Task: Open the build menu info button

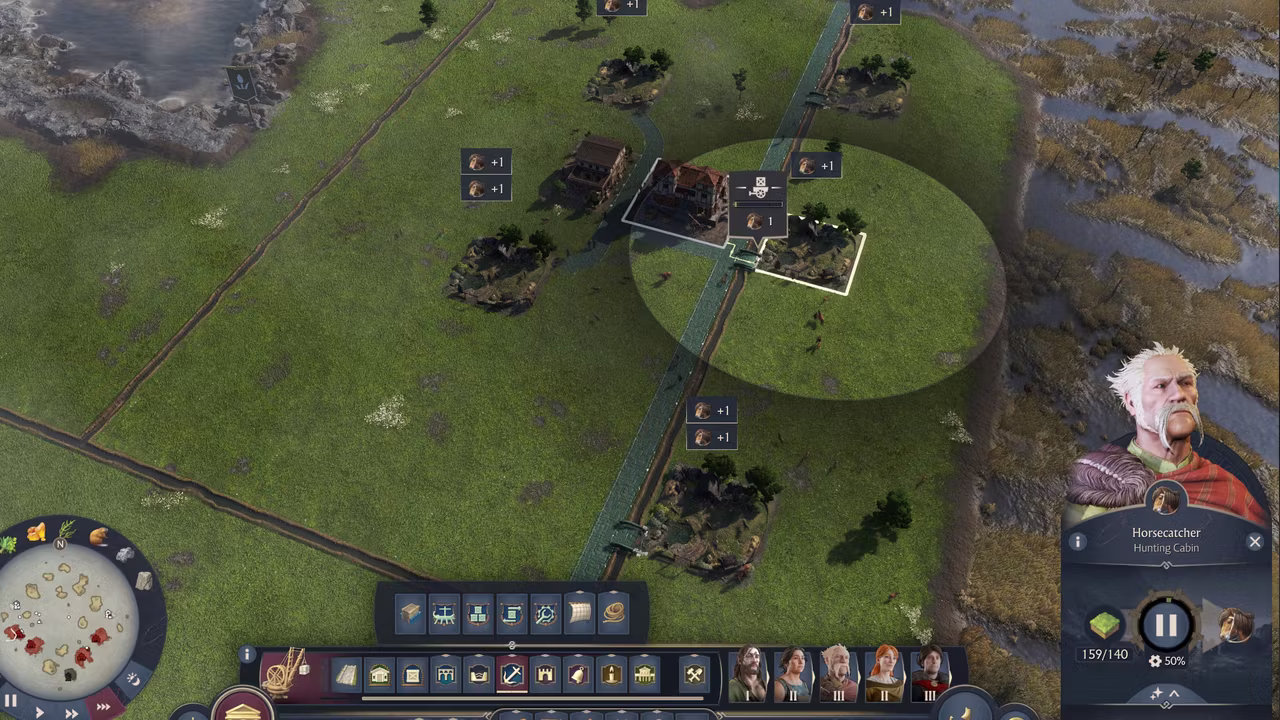Action: (247, 655)
